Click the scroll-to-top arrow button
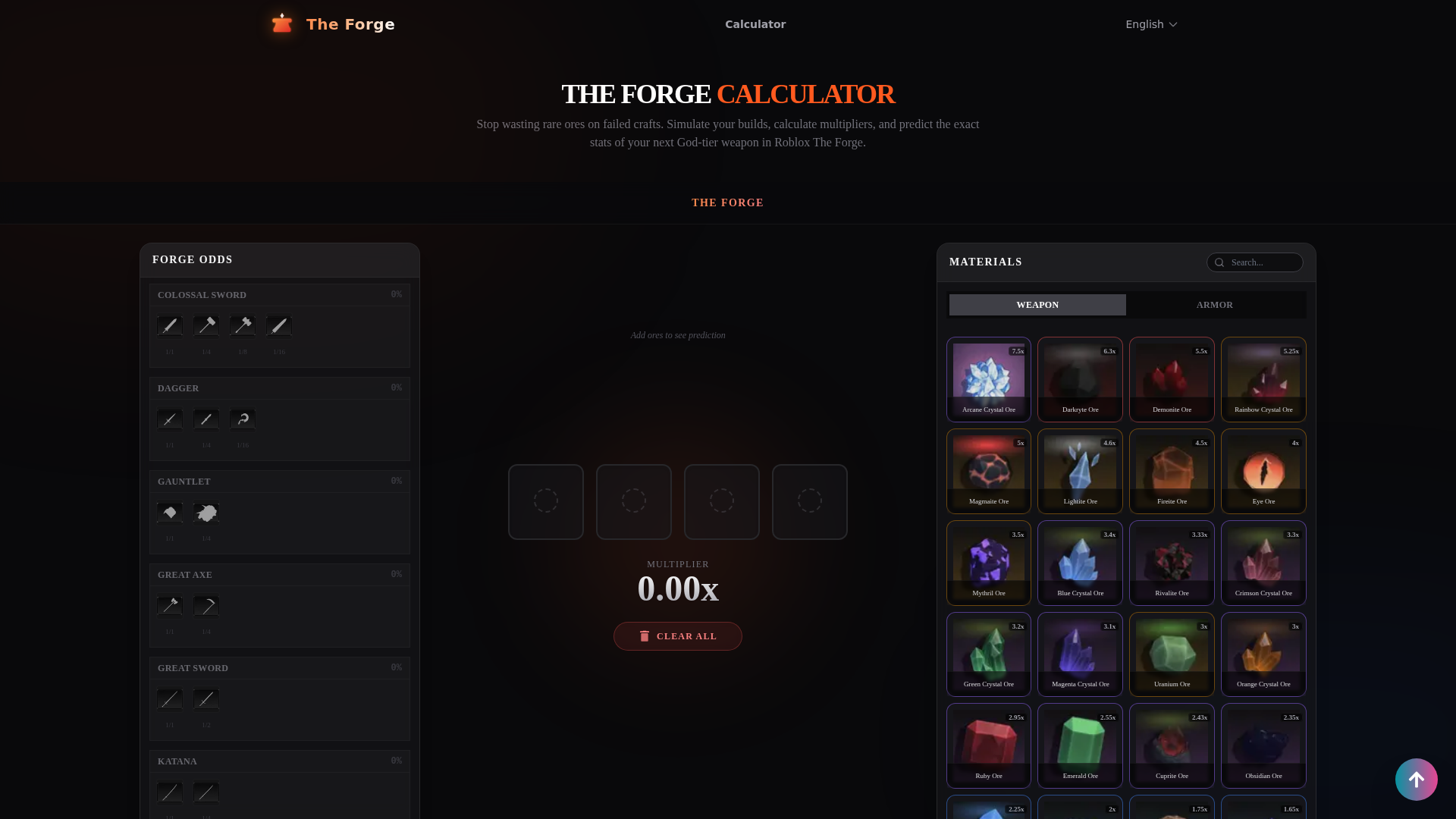The height and width of the screenshot is (819, 1456). [1417, 780]
